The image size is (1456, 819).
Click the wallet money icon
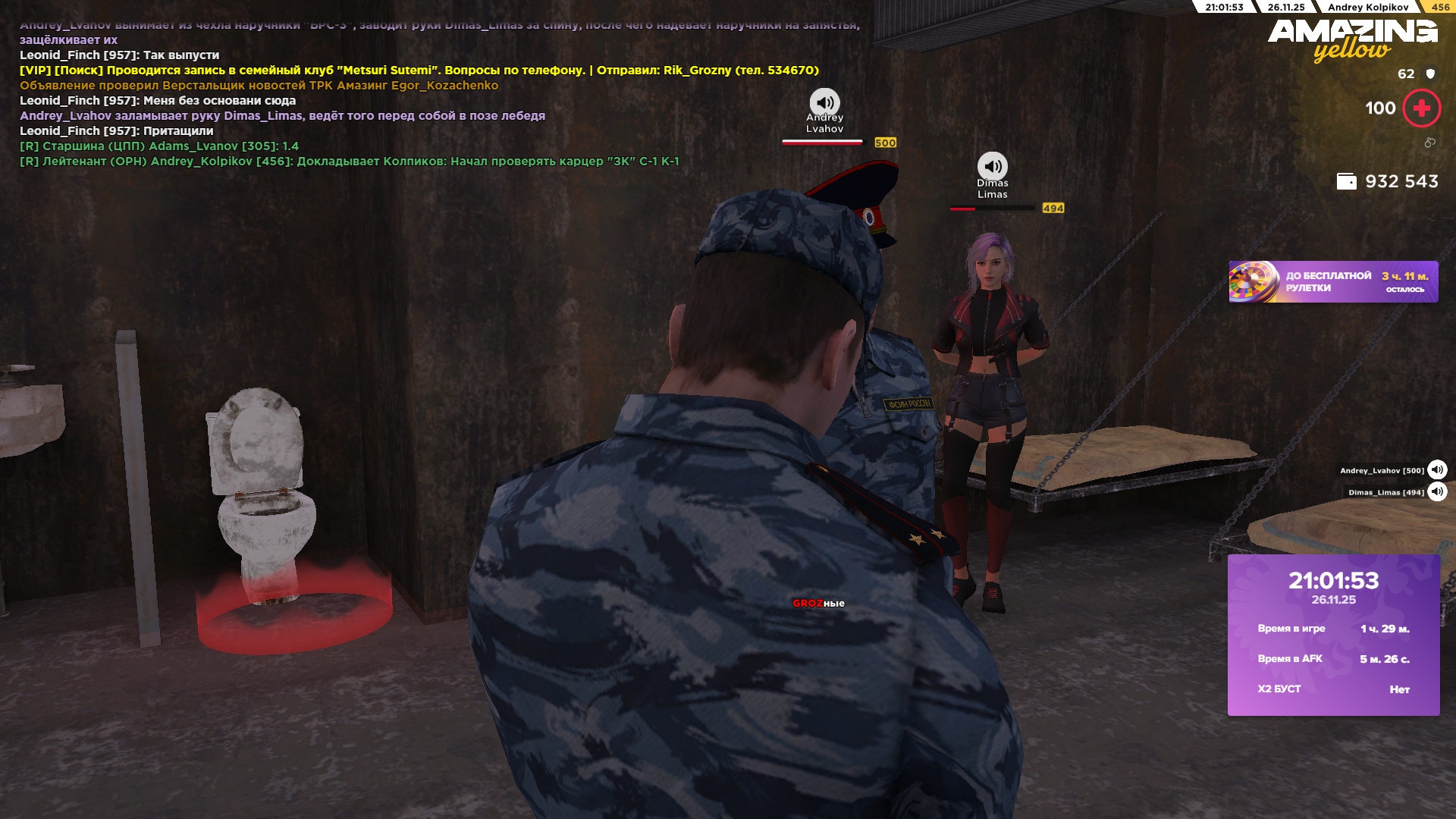tap(1346, 182)
